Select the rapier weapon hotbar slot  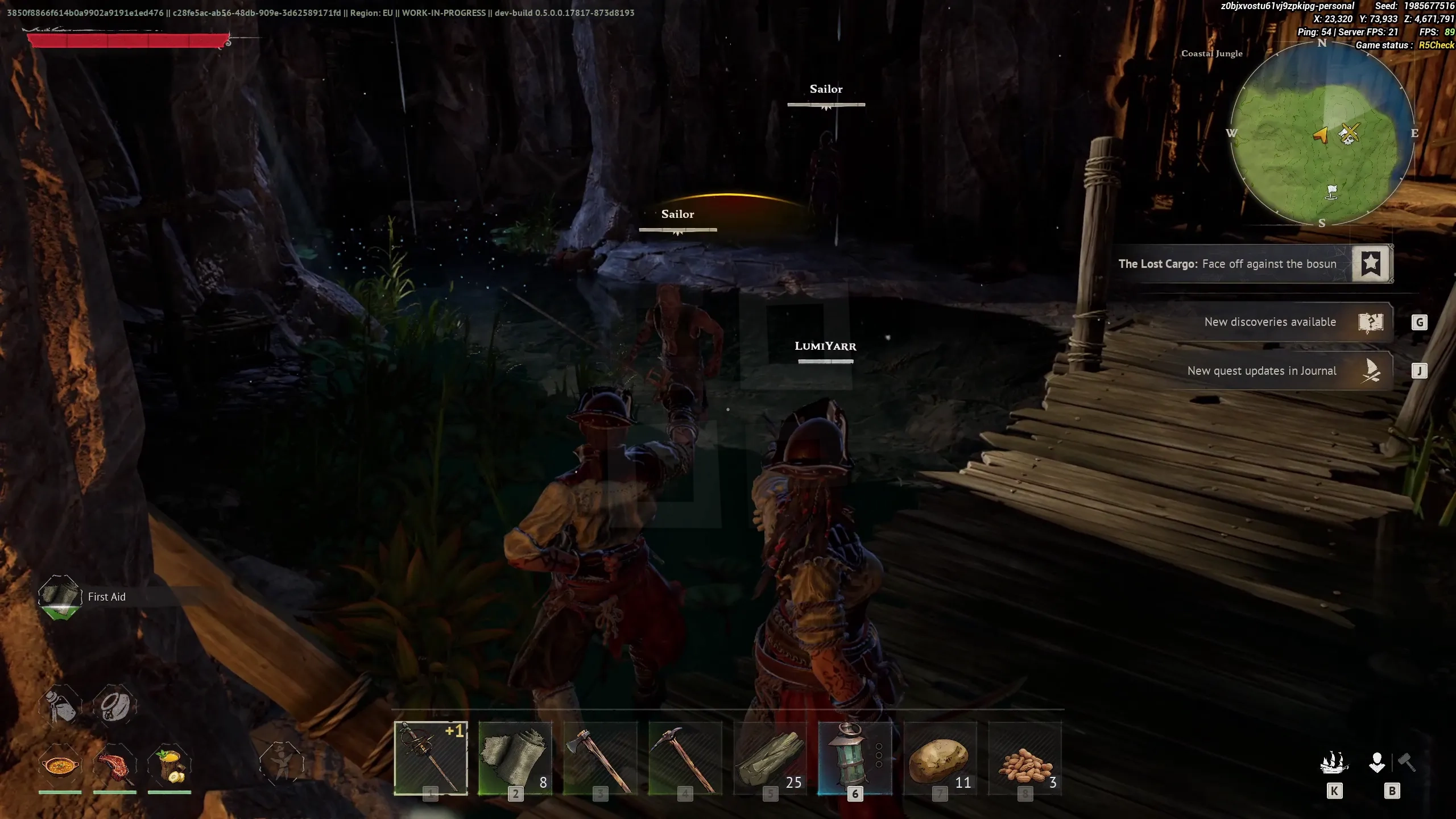click(431, 758)
